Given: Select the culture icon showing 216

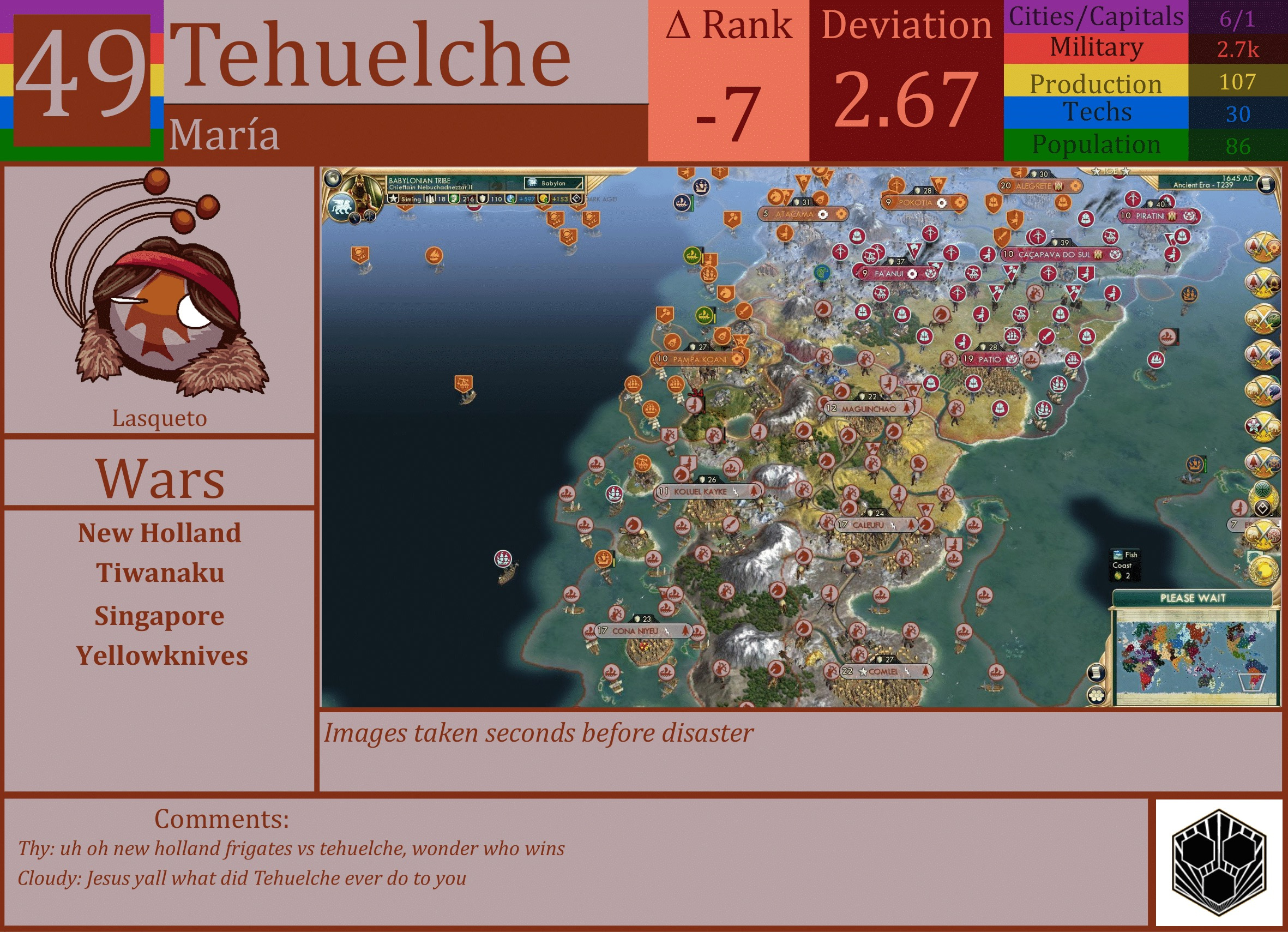Looking at the screenshot, I should coord(454,200).
